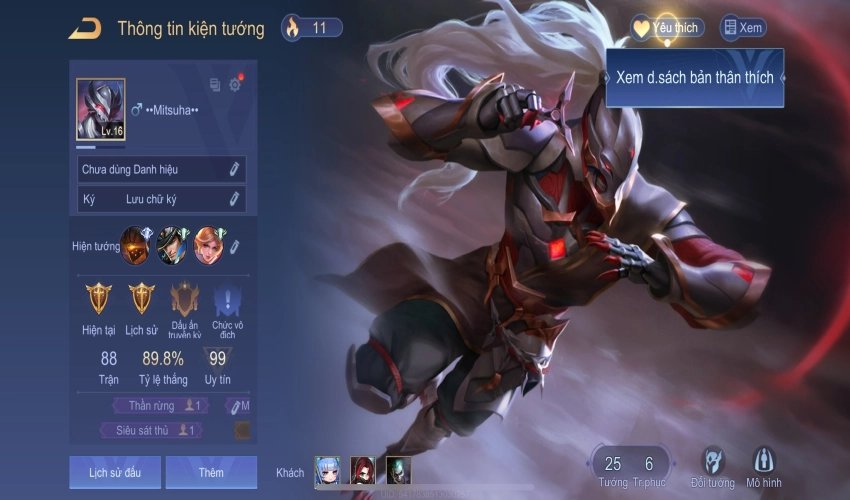Screen dimensions: 850x500
Task: Click the player avatar portrait
Action: pos(101,110)
